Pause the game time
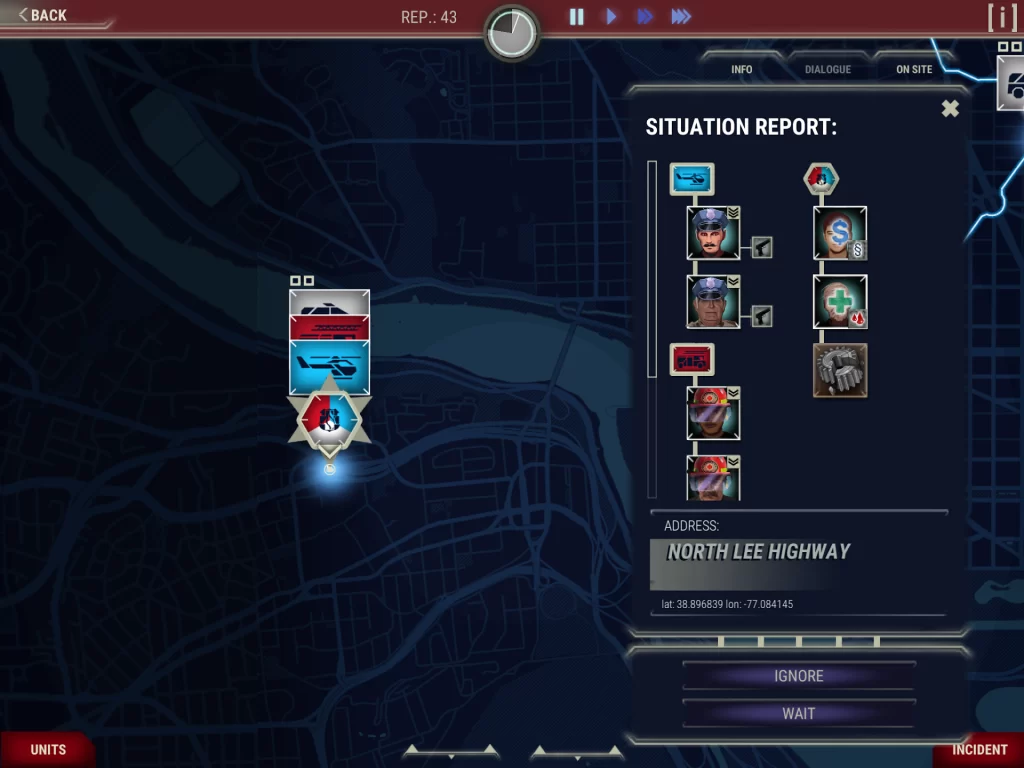 pyautogui.click(x=577, y=16)
